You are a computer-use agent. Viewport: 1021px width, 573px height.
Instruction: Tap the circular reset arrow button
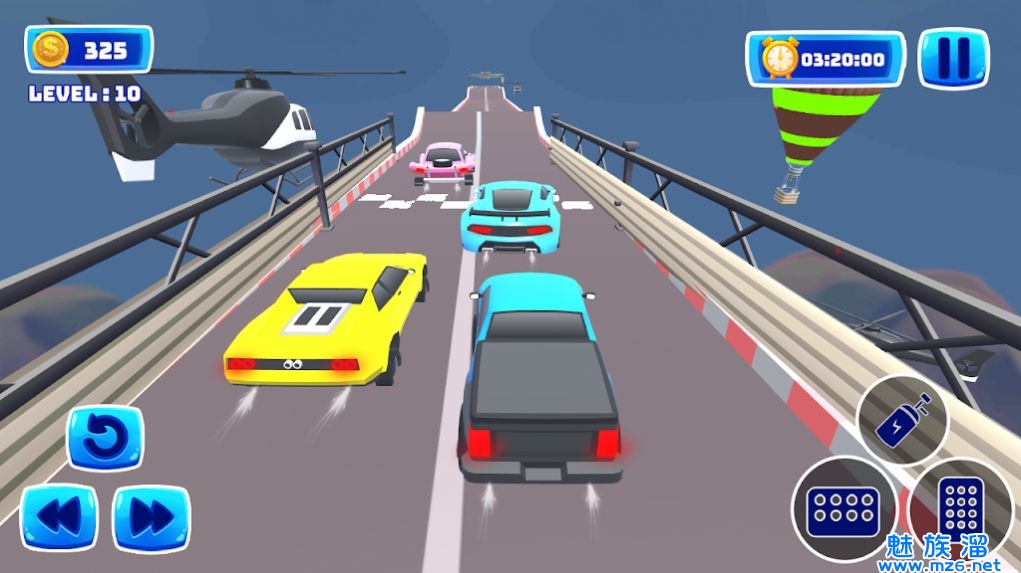click(x=105, y=439)
